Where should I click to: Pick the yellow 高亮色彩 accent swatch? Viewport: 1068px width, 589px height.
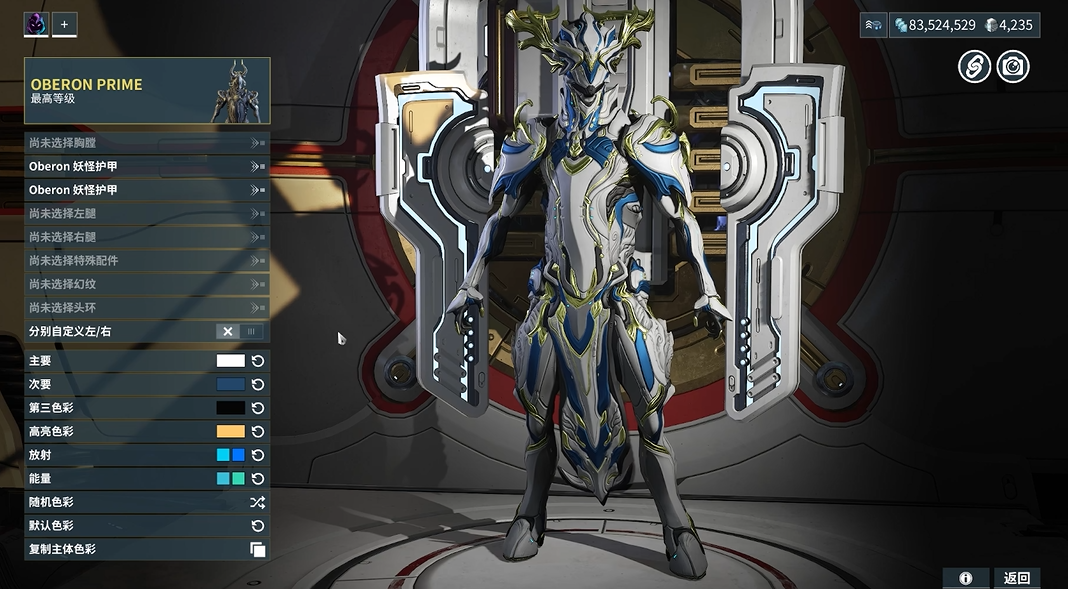pos(231,432)
